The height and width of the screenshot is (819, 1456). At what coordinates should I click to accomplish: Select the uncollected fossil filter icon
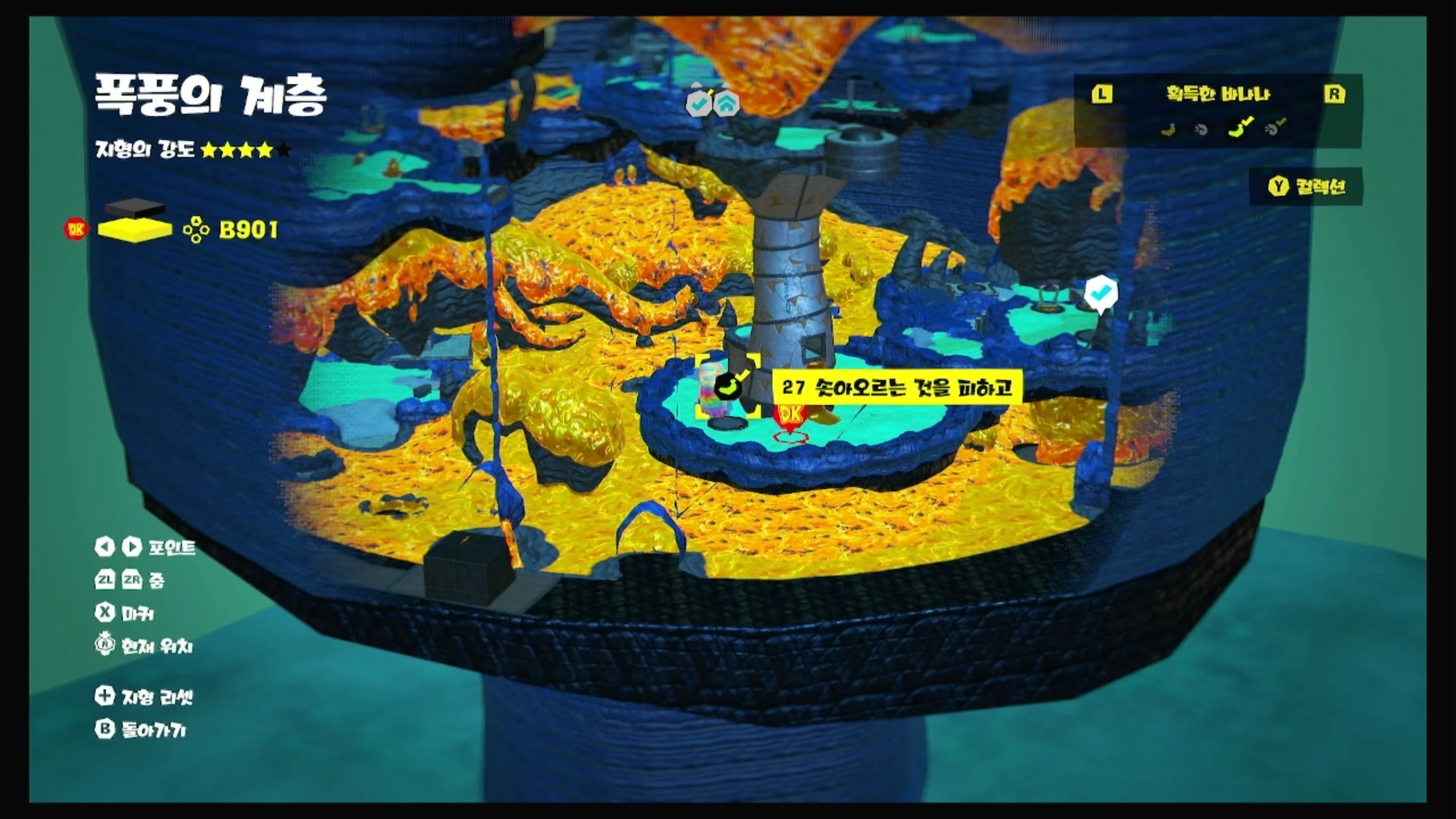coord(1201,130)
